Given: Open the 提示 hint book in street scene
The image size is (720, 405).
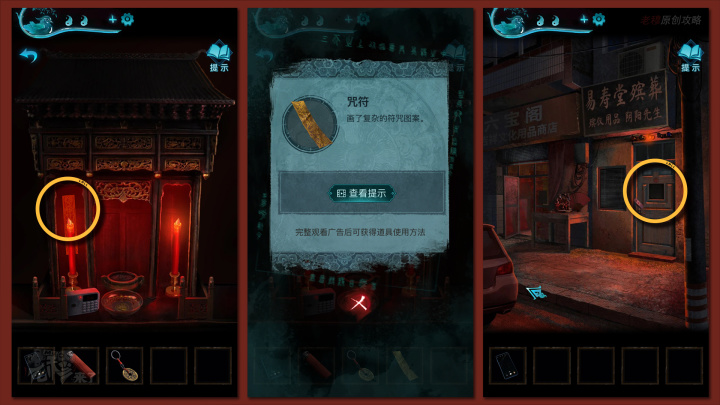Looking at the screenshot, I should 688,56.
